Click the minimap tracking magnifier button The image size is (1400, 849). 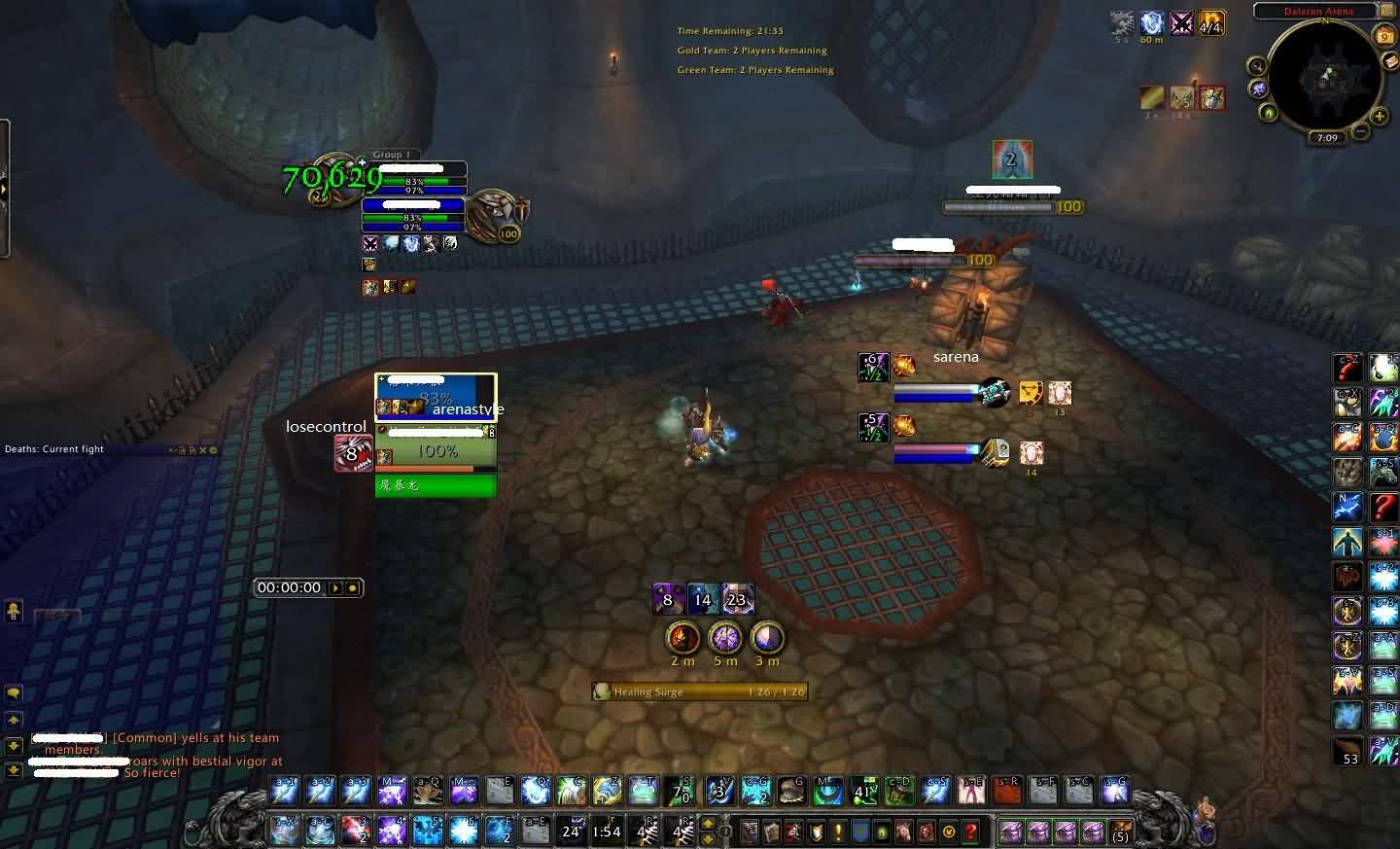(1257, 66)
